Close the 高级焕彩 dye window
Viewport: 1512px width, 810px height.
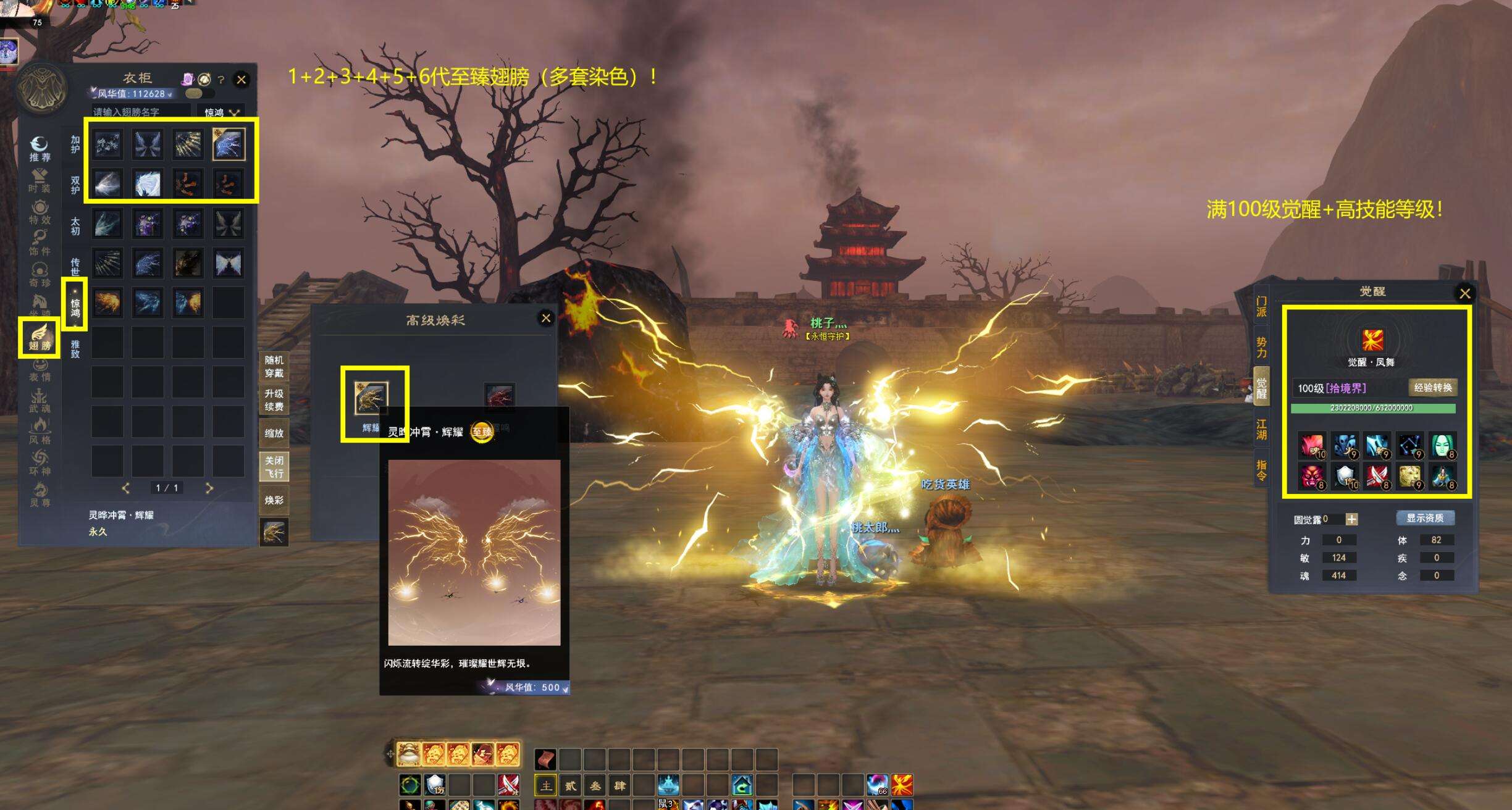tap(546, 318)
